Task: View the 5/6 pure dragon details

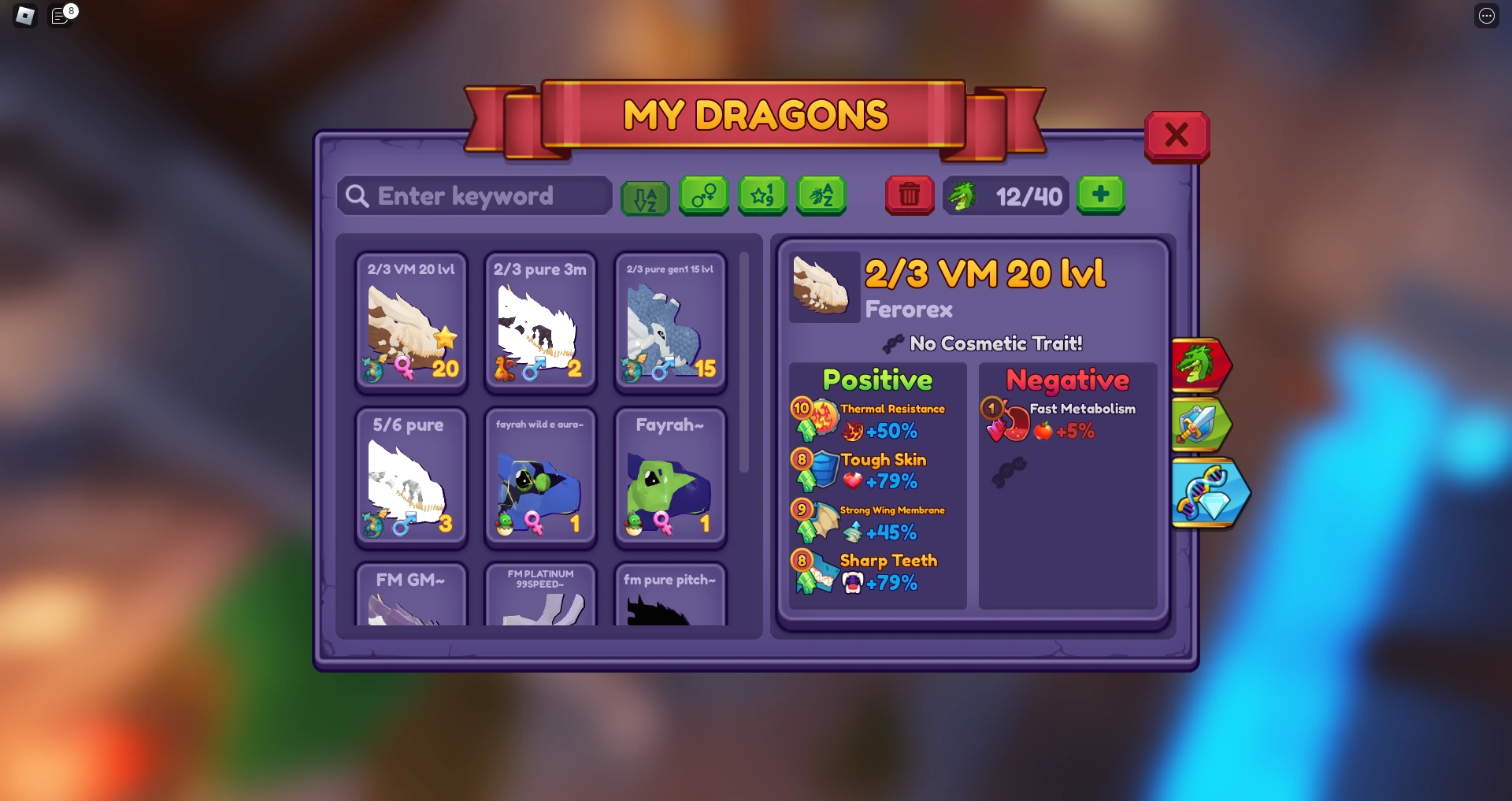Action: click(411, 477)
